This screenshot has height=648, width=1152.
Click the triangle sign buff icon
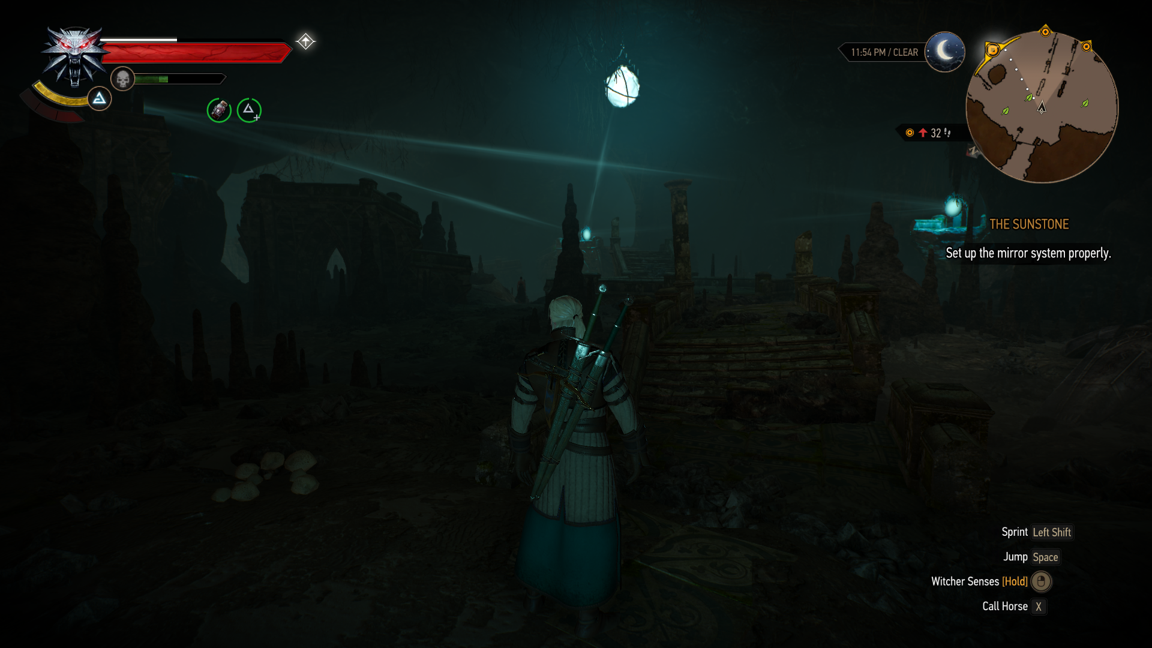249,110
